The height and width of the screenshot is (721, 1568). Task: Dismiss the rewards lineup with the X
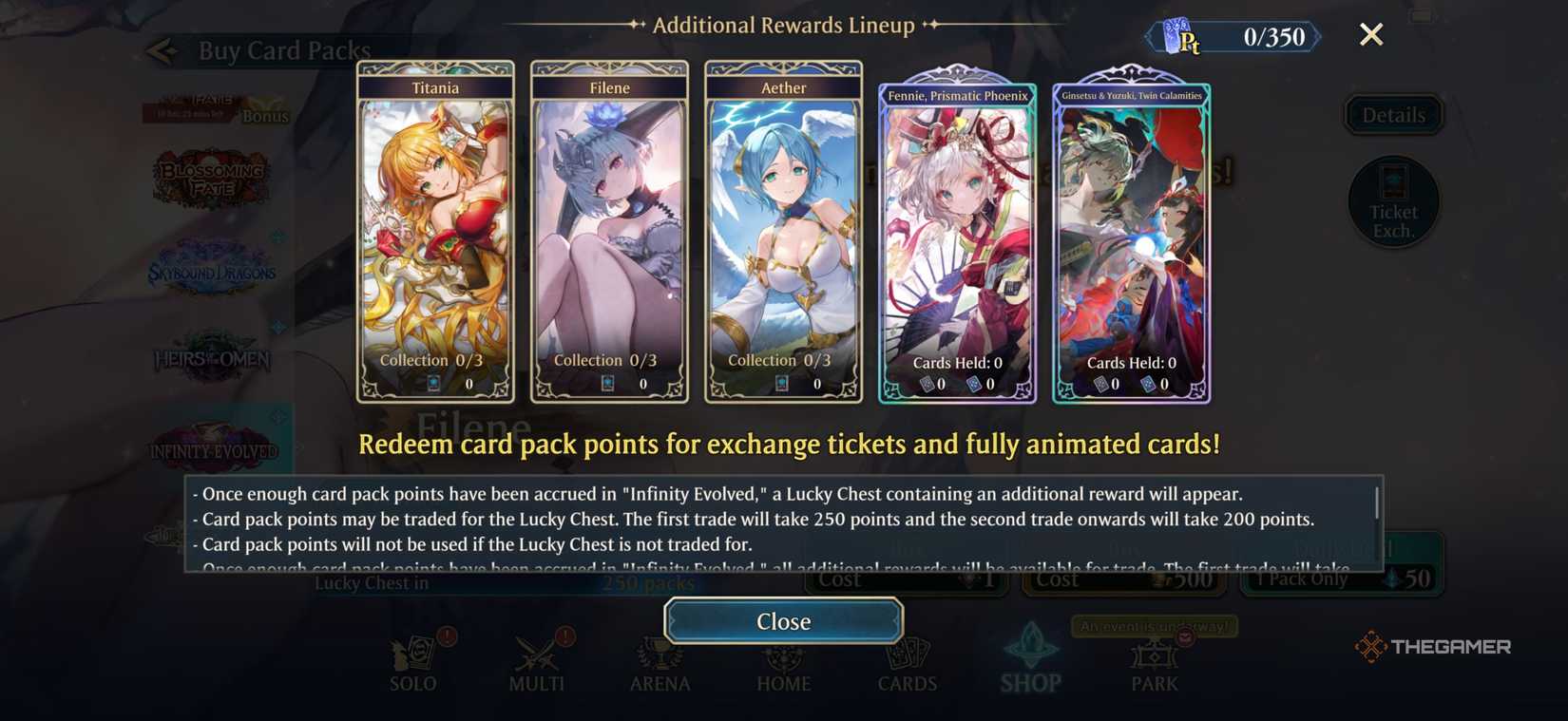click(1371, 34)
